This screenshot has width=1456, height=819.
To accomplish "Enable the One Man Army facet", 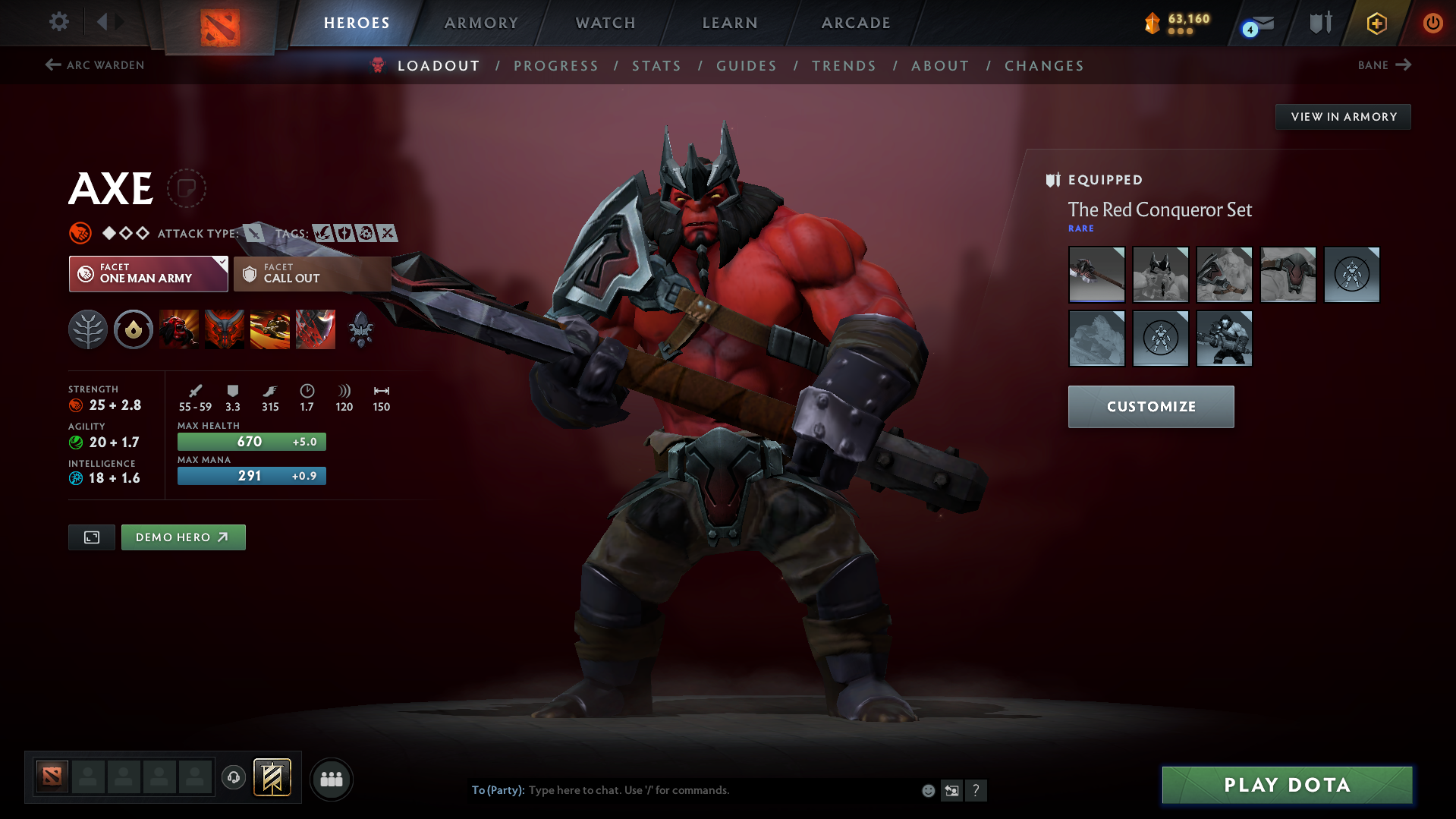I will (147, 274).
